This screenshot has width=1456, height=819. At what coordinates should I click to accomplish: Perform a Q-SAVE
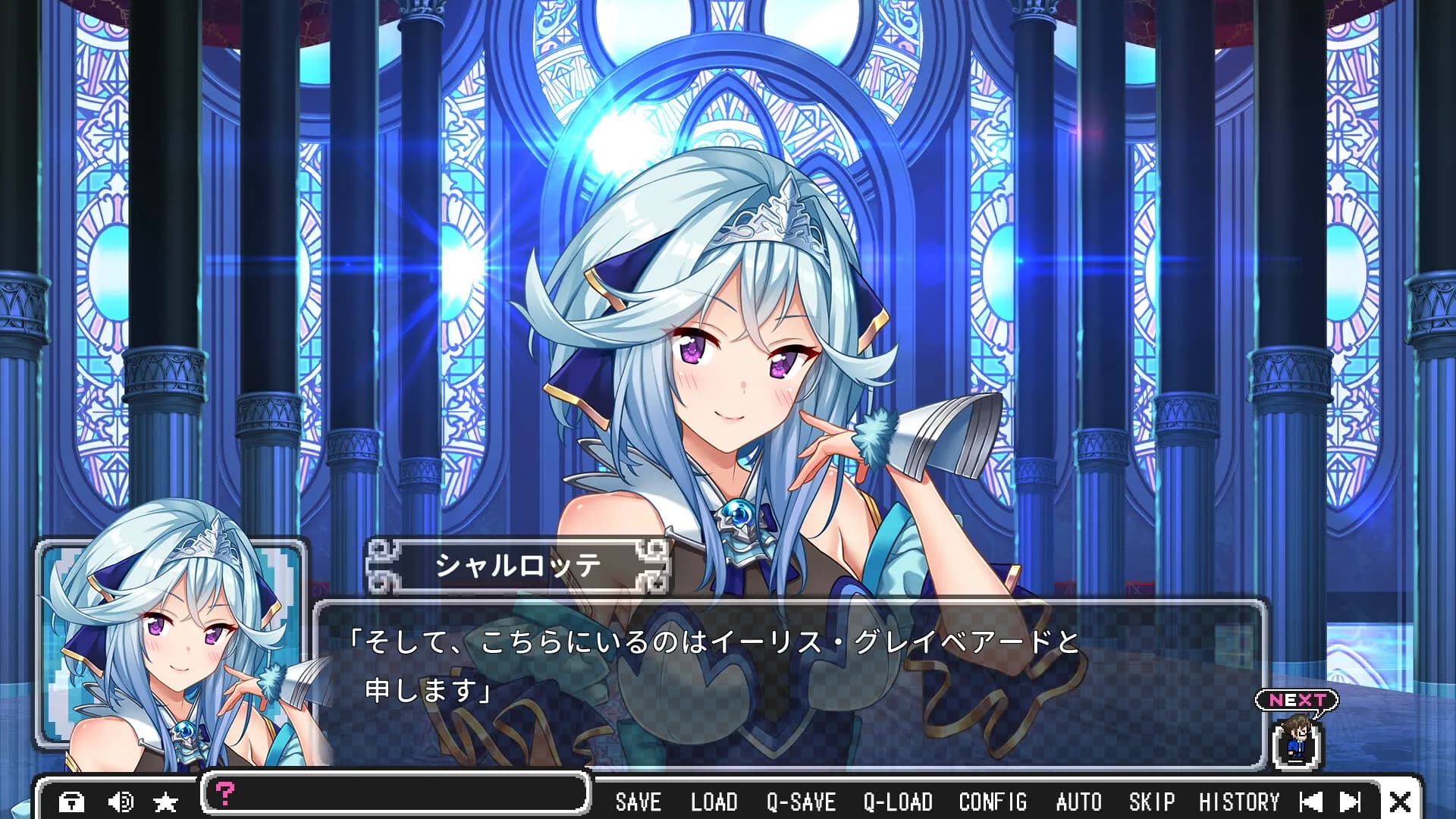801,802
